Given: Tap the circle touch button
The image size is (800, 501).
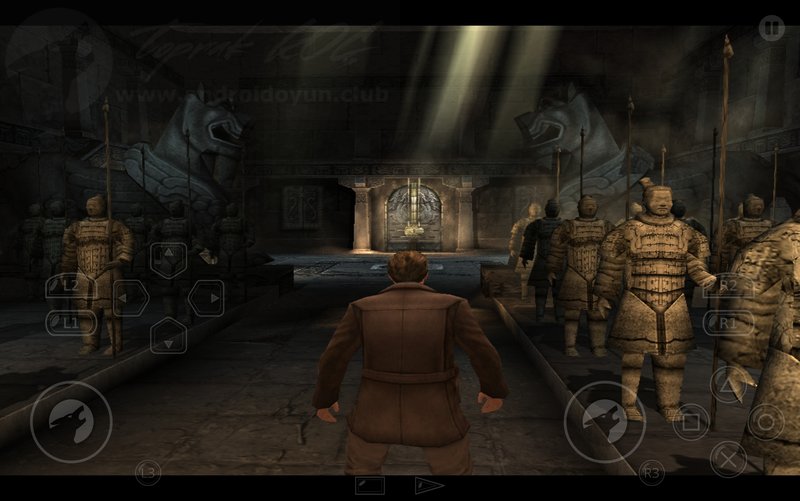Looking at the screenshot, I should coord(766,422).
